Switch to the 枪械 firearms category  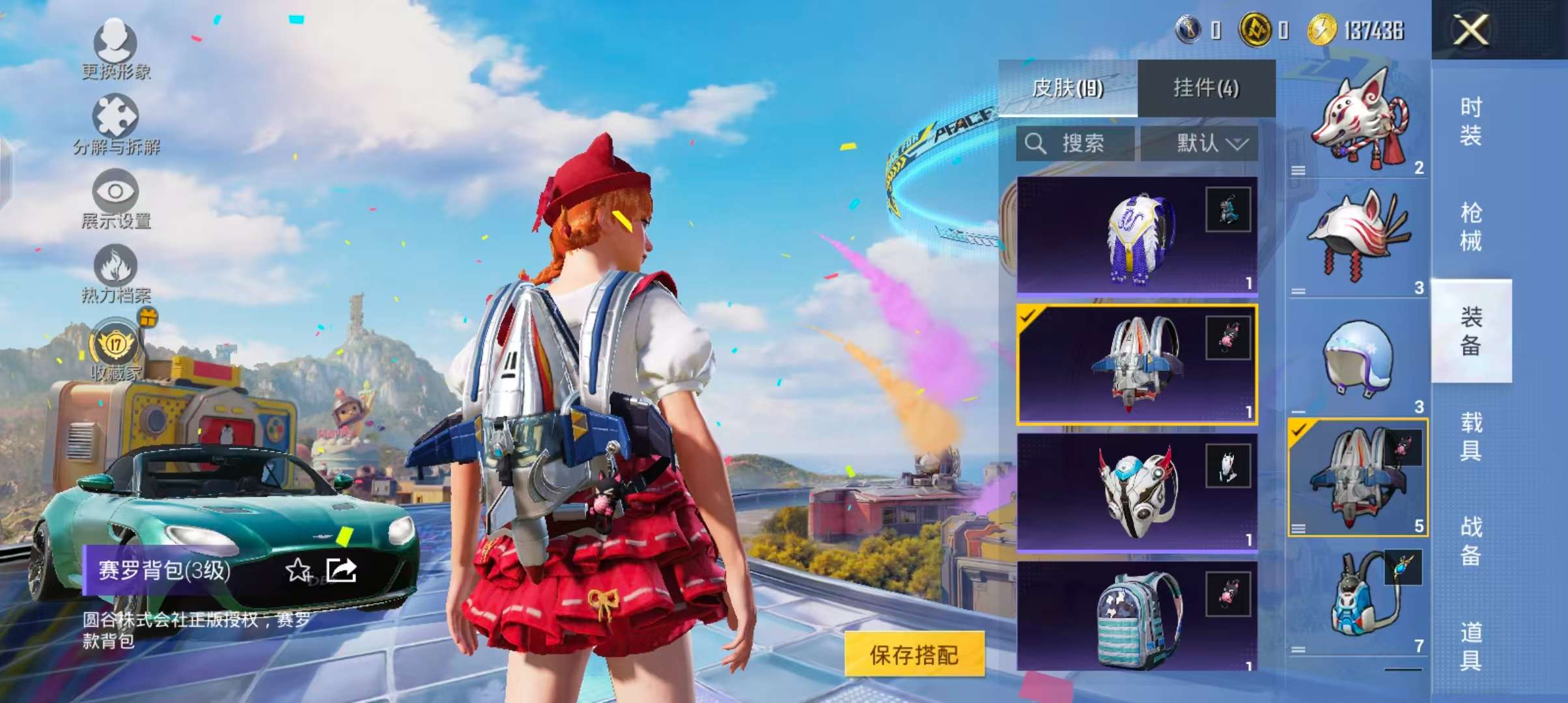[x=1471, y=227]
